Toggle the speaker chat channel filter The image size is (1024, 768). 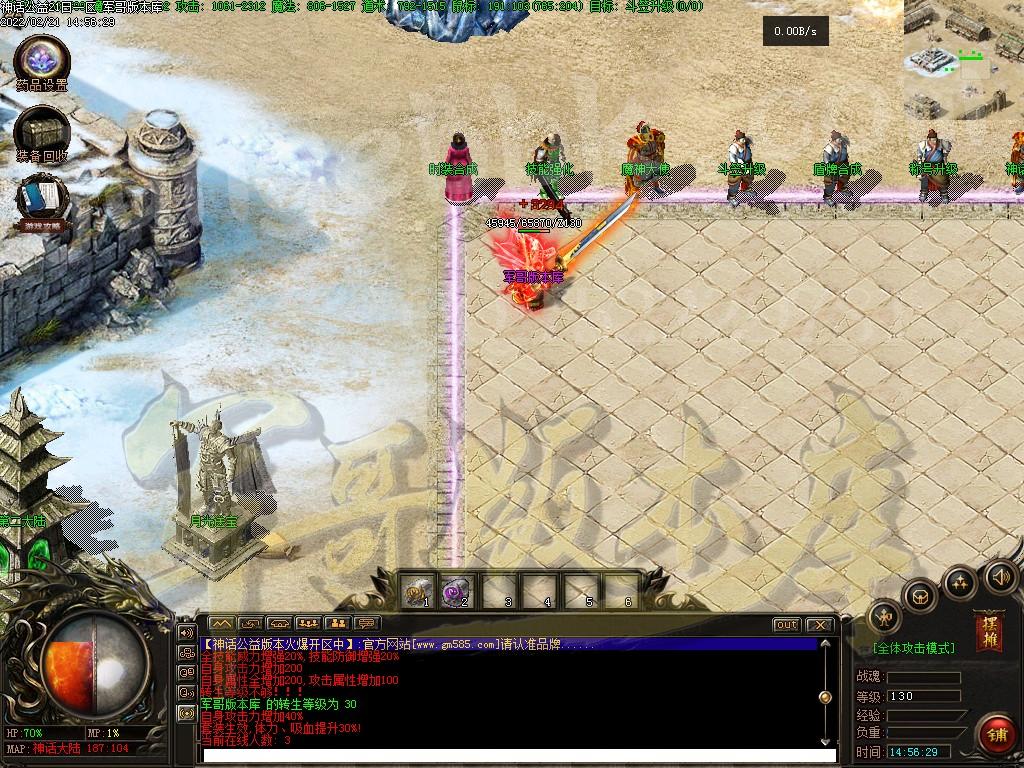[x=186, y=632]
